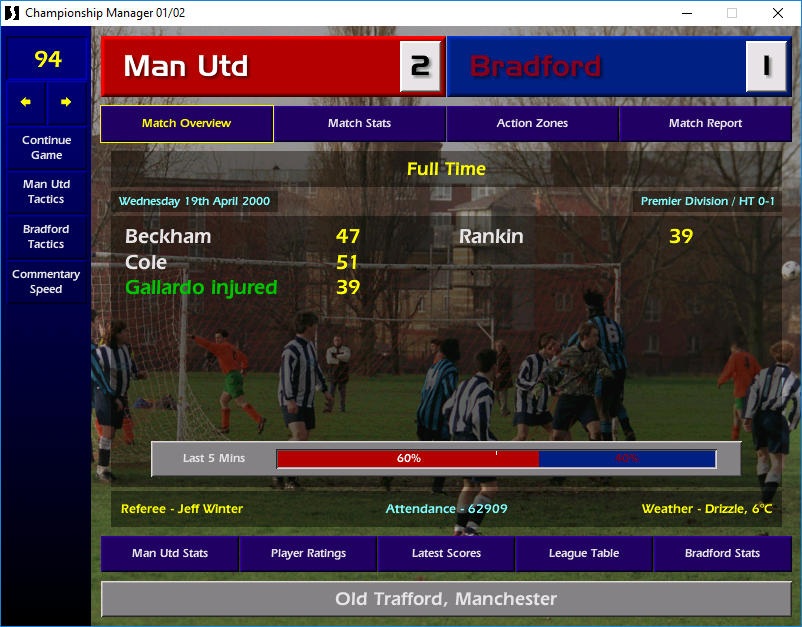The image size is (802, 627).
Task: Switch to the Match Overview tab
Action: tap(186, 124)
